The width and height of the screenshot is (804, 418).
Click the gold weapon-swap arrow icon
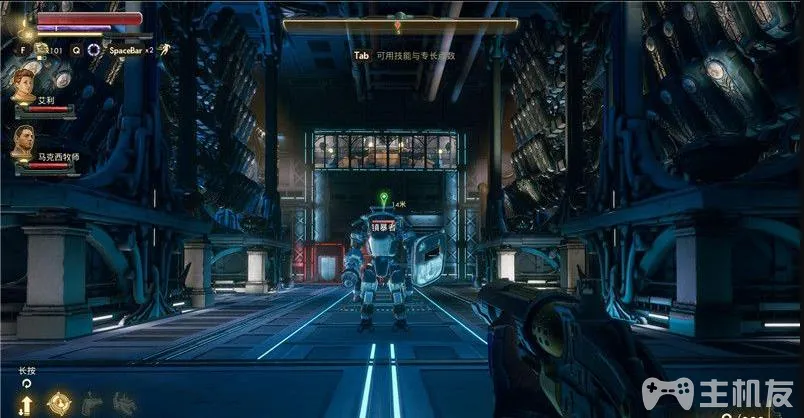[x=26, y=403]
